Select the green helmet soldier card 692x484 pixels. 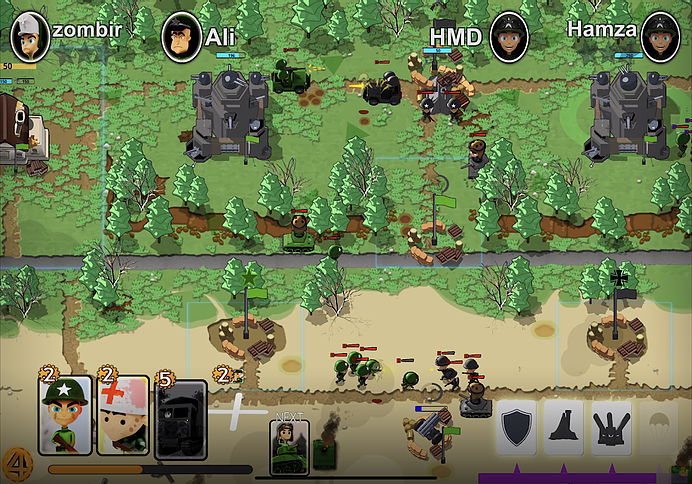point(65,415)
